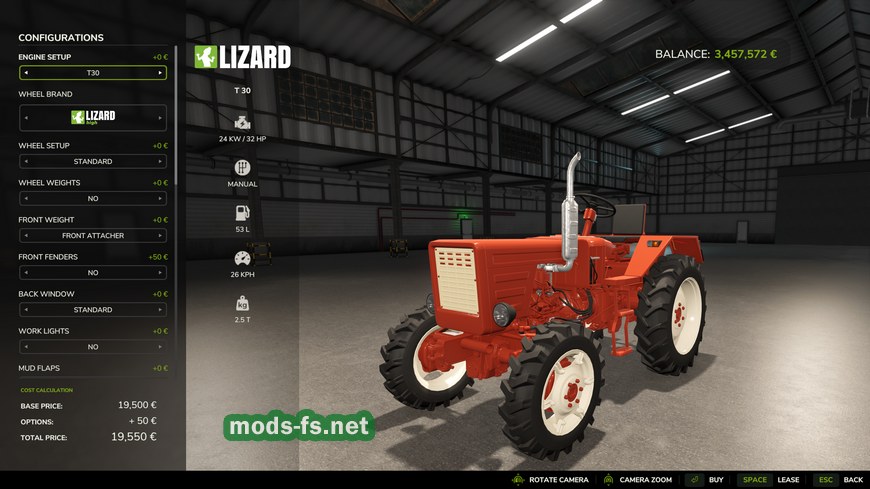Image resolution: width=870 pixels, height=489 pixels.
Task: Choose previous Wheel Setup option
Action: (x=25, y=161)
